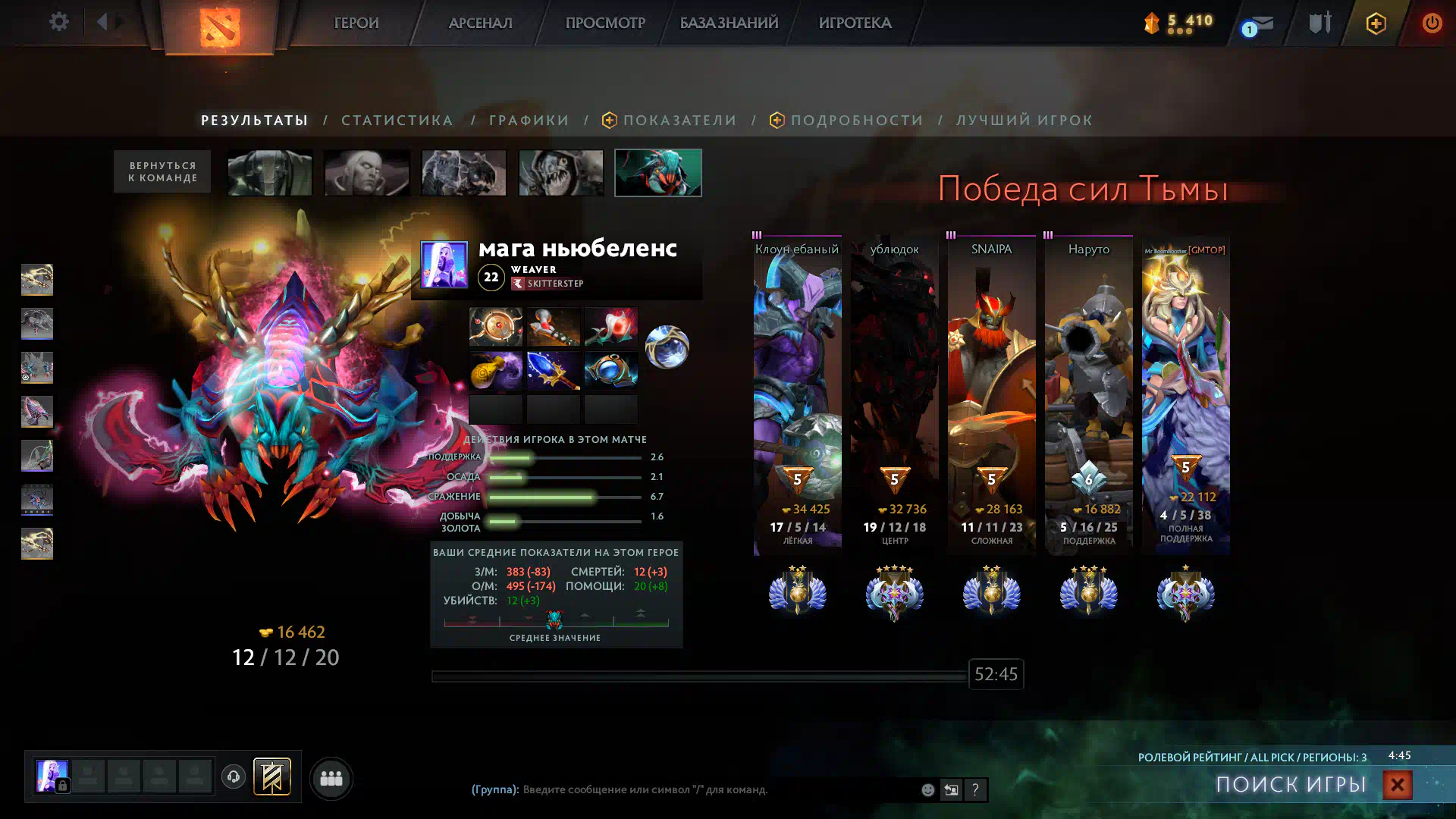This screenshot has height=819, width=1456.
Task: Open the ИГРОТЕКА section
Action: (855, 23)
